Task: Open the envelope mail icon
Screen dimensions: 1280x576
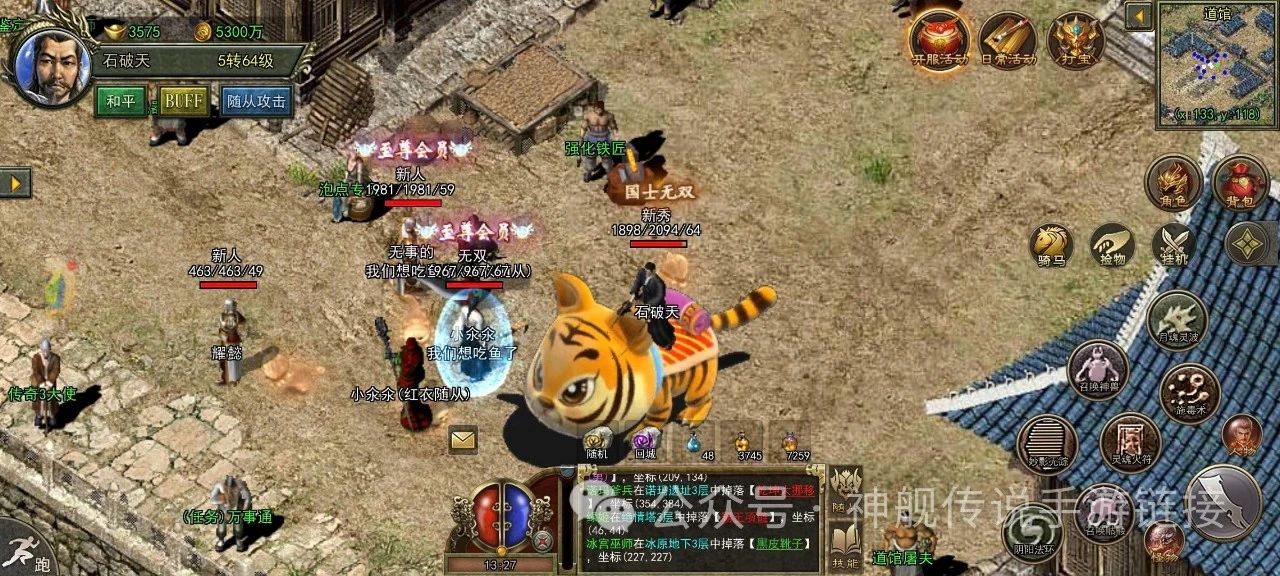Action: (x=462, y=439)
